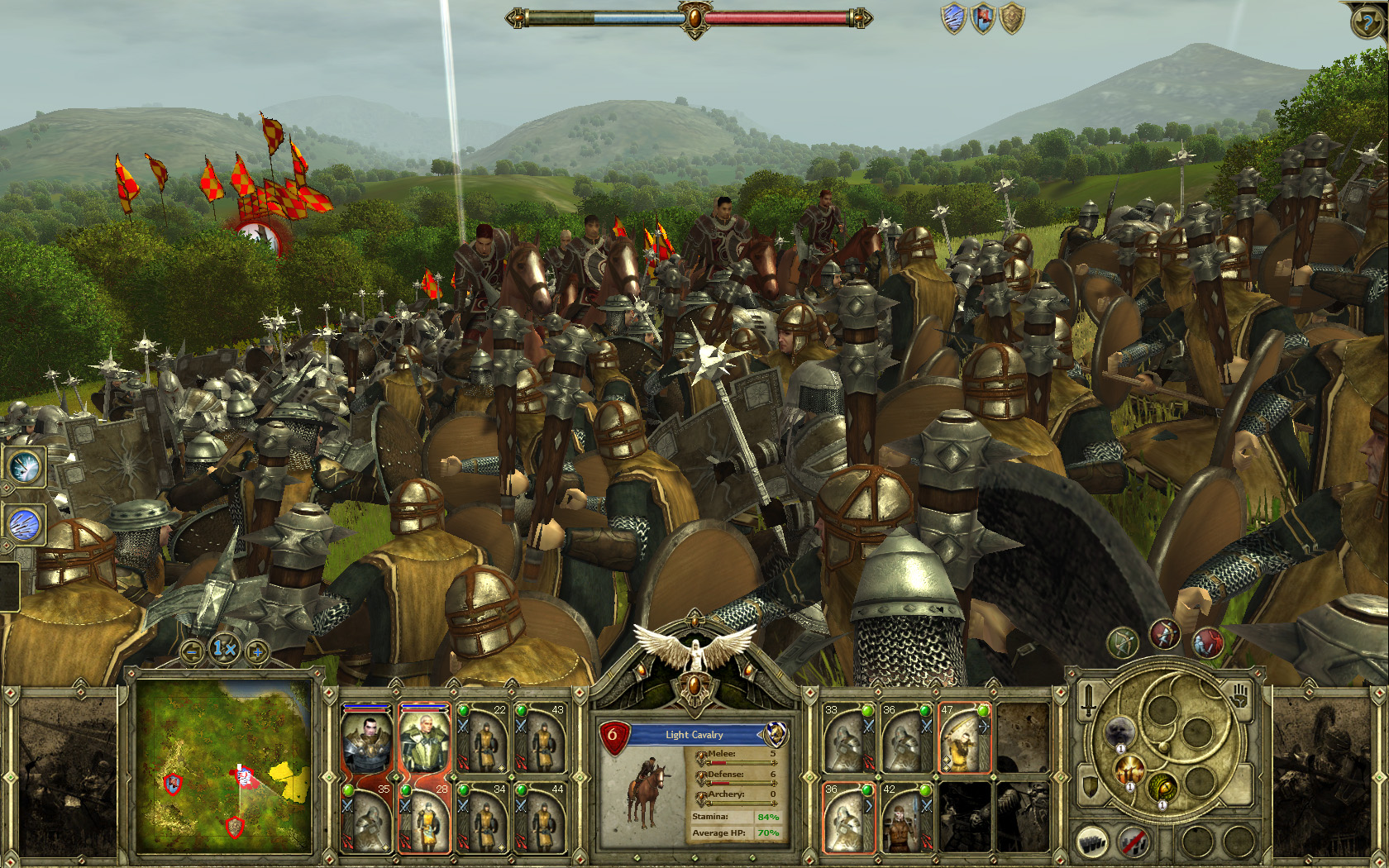
Task: Click the open hand halt command
Action: [1237, 696]
